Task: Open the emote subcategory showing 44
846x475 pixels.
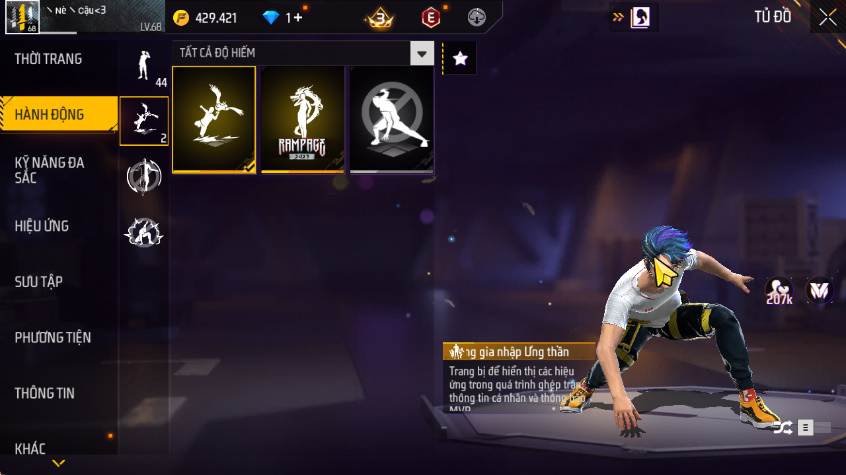Action: click(x=144, y=66)
